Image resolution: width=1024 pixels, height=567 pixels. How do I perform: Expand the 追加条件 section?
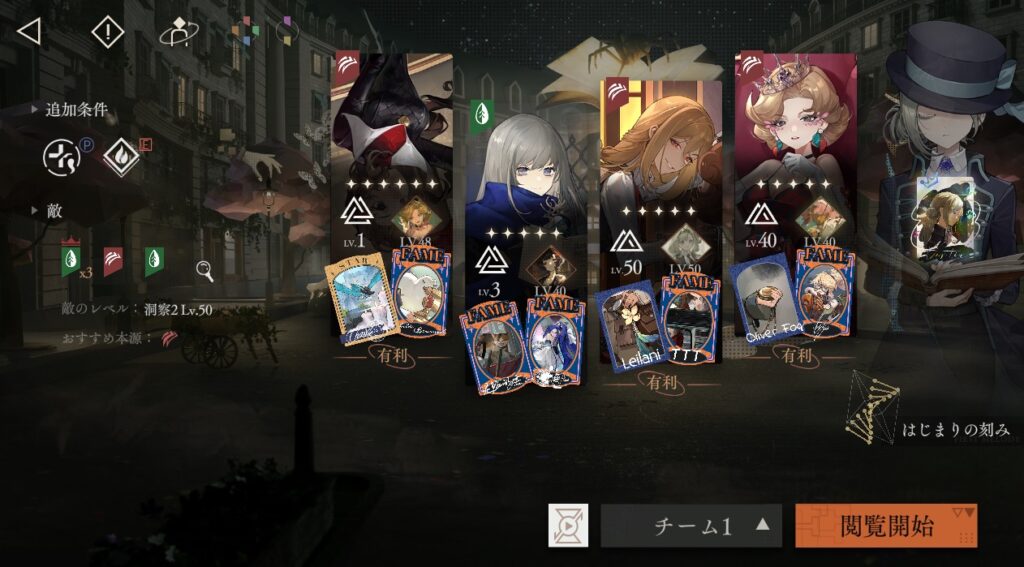point(70,110)
